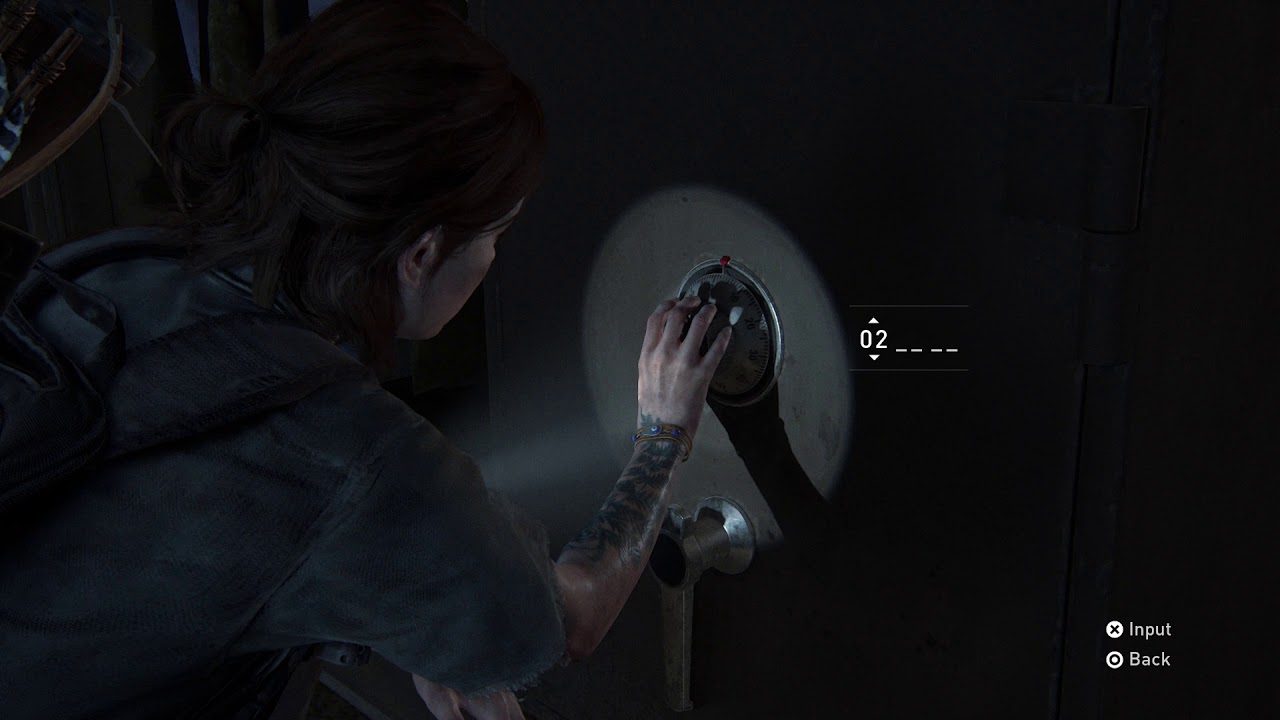This screenshot has width=1280, height=720.
Task: Click the third blank digit slot
Action: tap(946, 348)
